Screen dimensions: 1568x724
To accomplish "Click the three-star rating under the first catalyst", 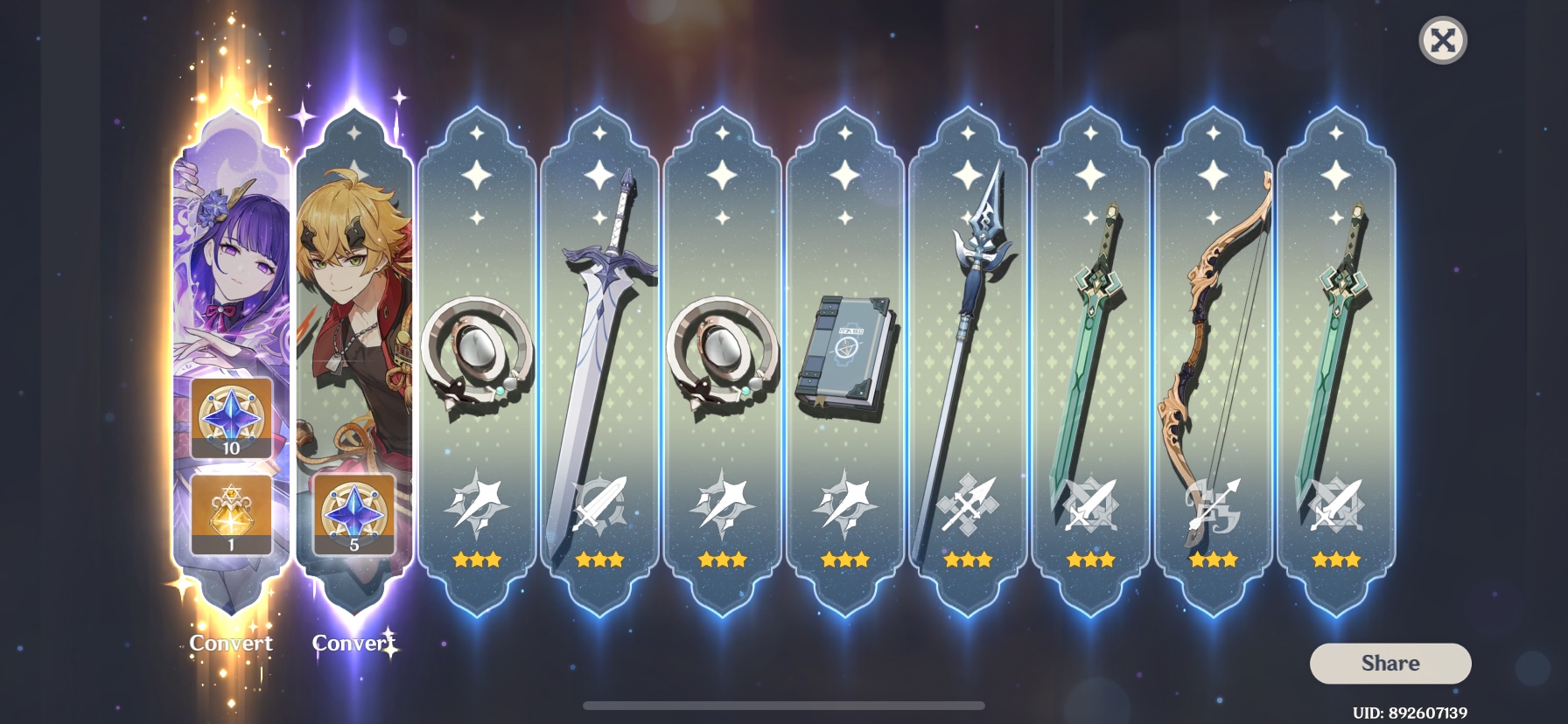I will click(x=476, y=560).
